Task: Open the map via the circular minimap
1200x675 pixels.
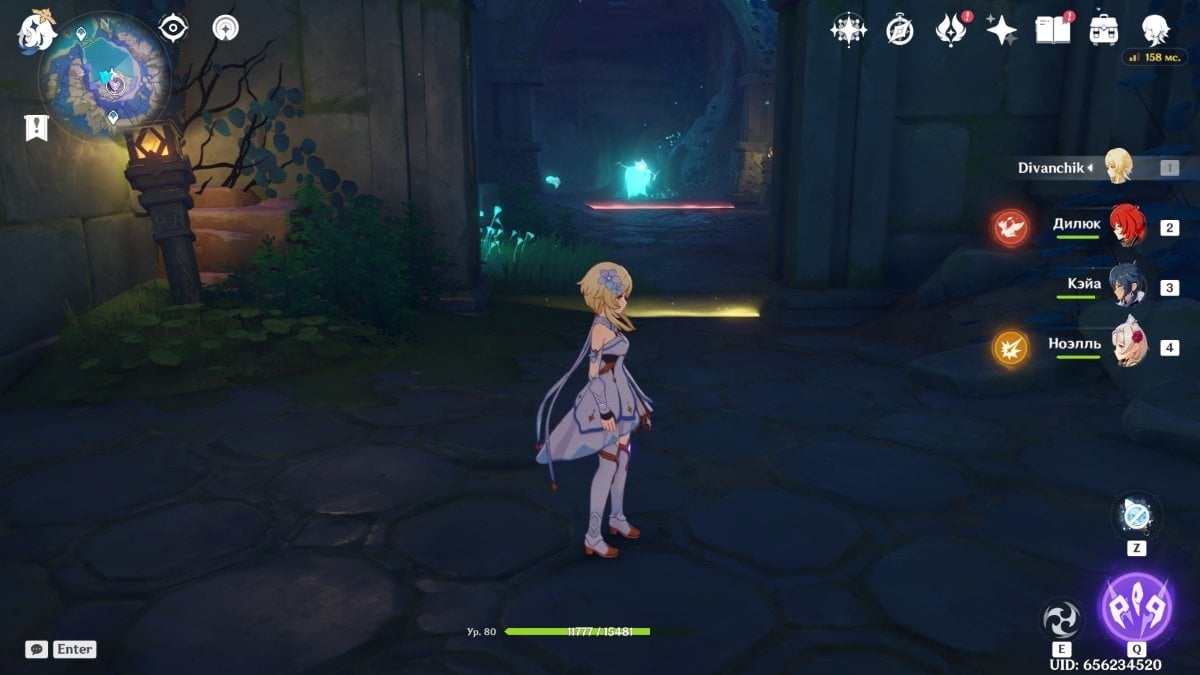Action: (x=103, y=79)
